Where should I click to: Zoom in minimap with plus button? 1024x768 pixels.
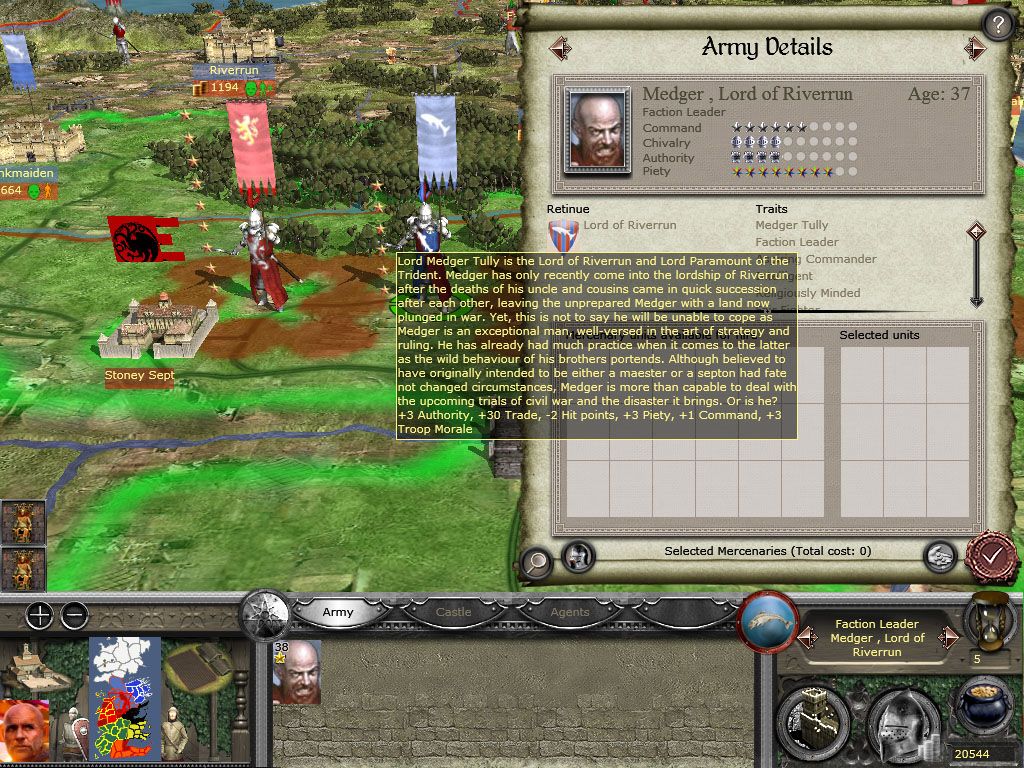[39, 615]
